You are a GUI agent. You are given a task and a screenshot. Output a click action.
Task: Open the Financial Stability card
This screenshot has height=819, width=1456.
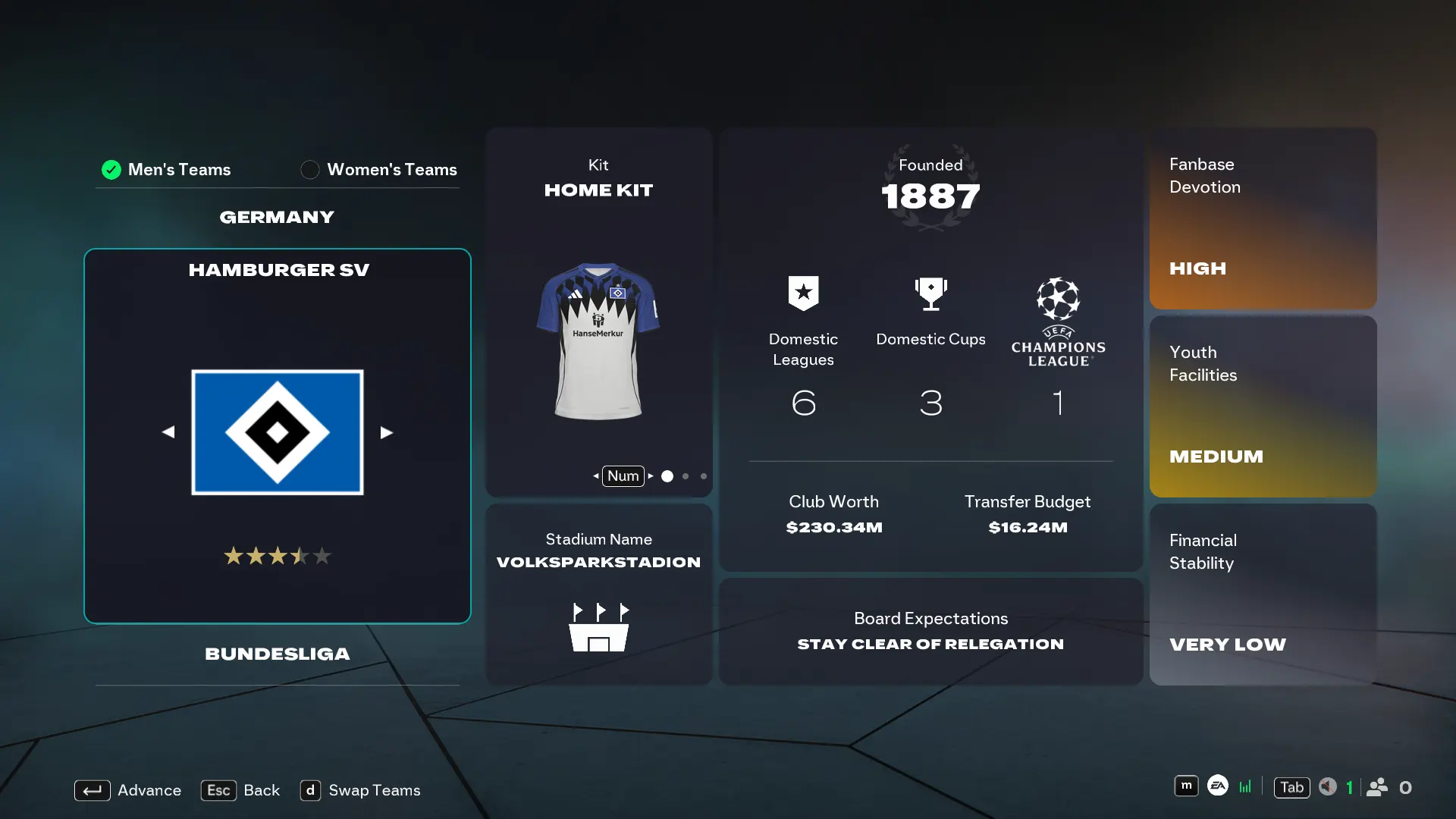click(x=1263, y=595)
